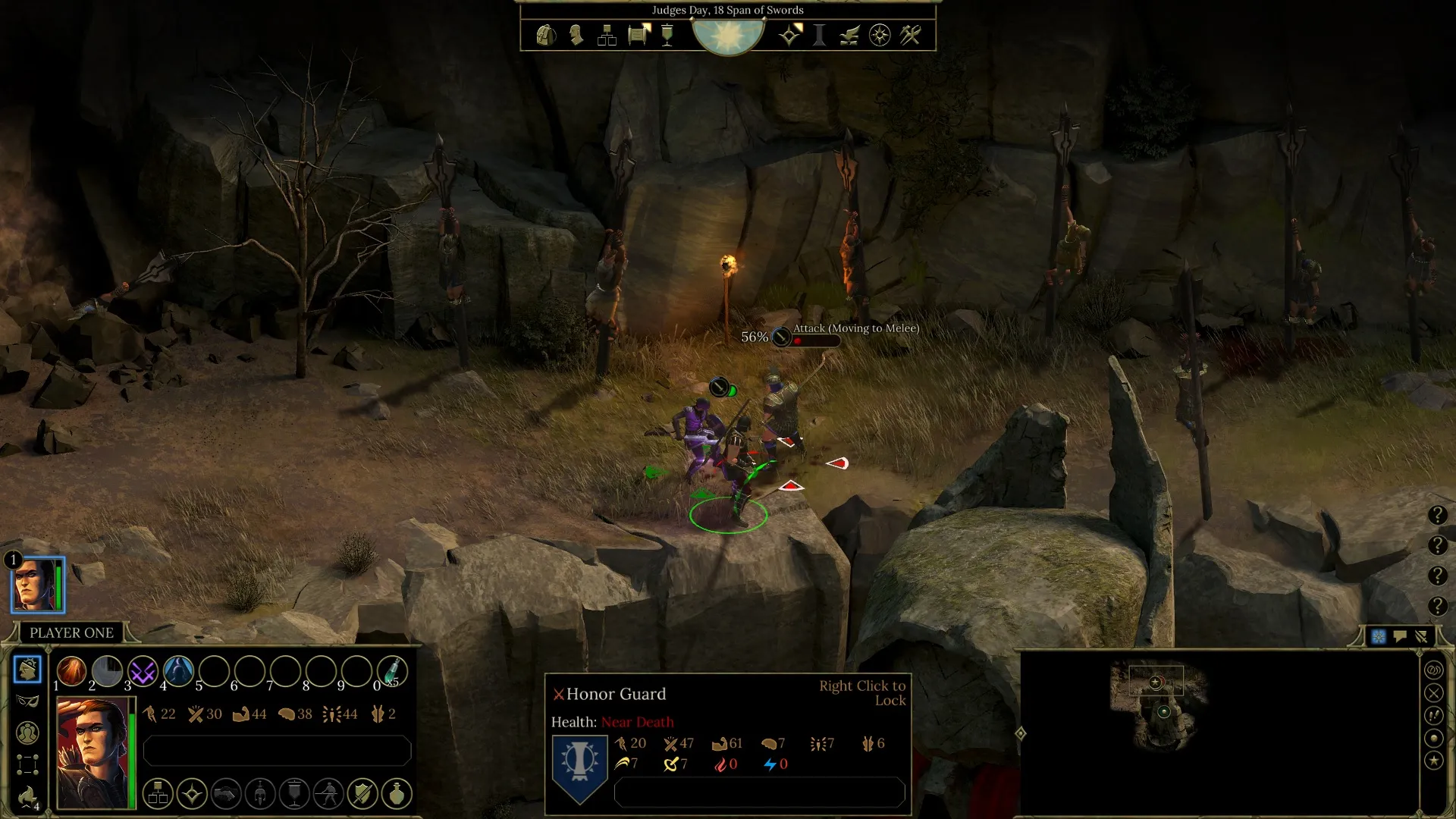Viewport: 1456px width, 819px height.
Task: Open the formation squares icon
Action: pyautogui.click(x=27, y=764)
